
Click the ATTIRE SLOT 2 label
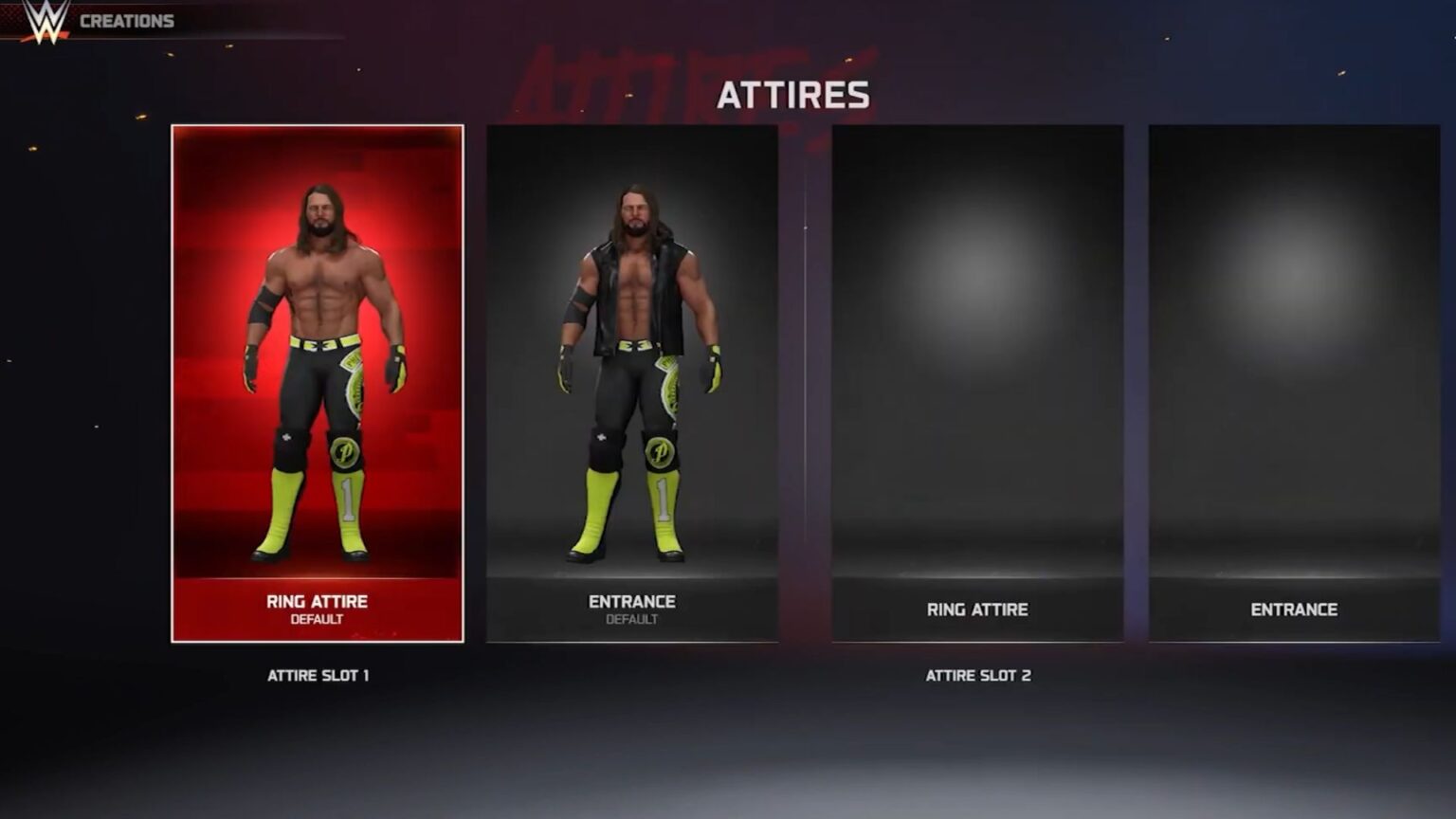(979, 677)
